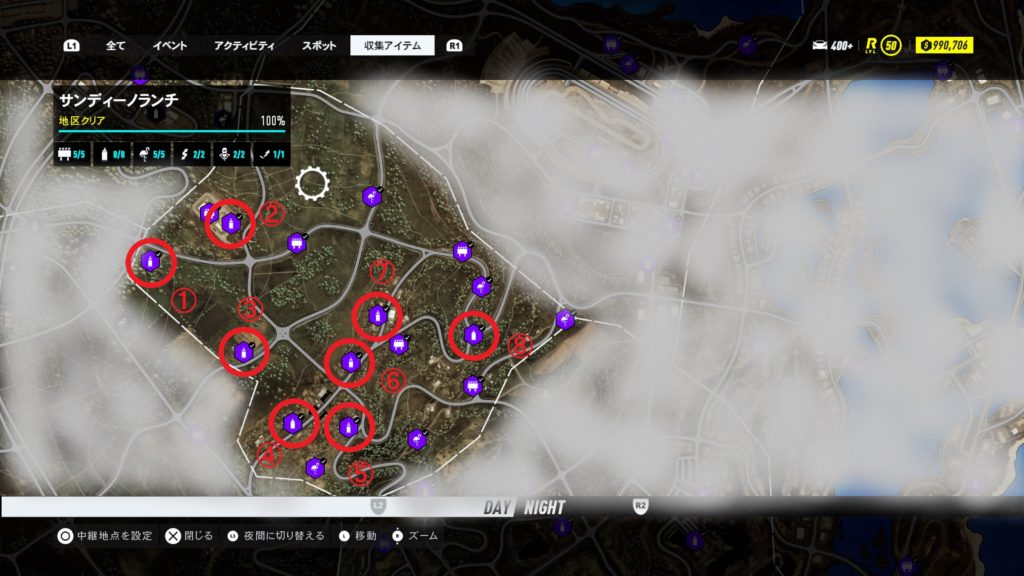
Task: Open the イベント tab
Action: 169,46
